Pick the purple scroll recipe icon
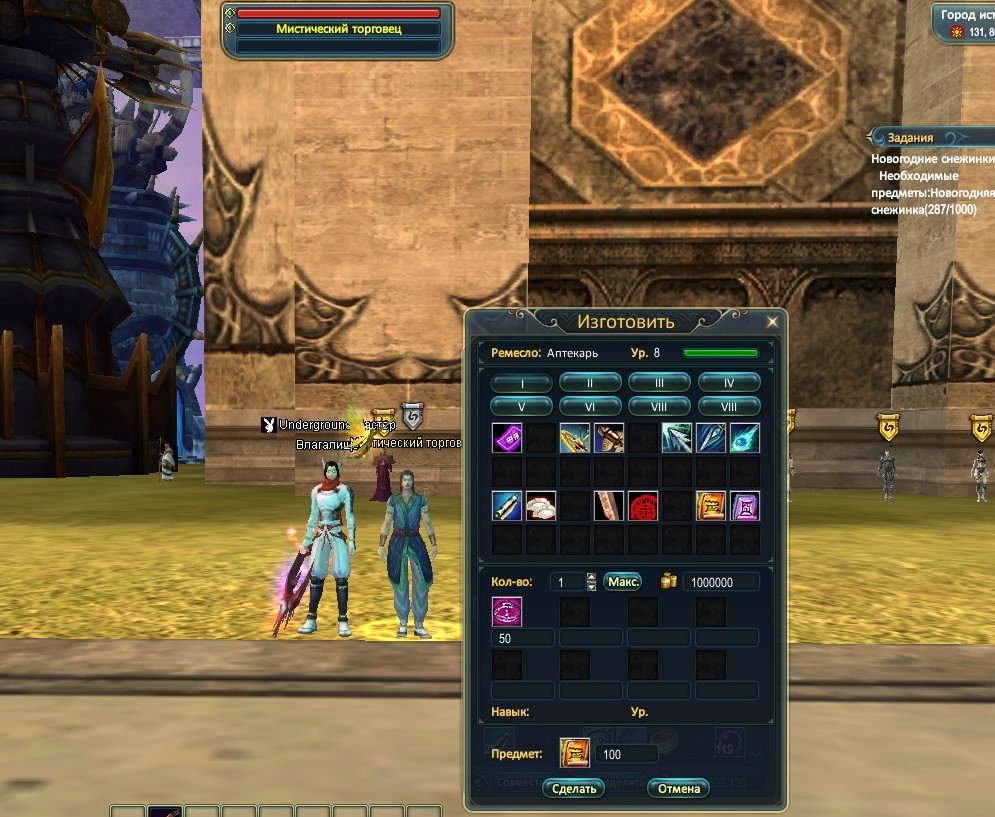 coord(745,506)
